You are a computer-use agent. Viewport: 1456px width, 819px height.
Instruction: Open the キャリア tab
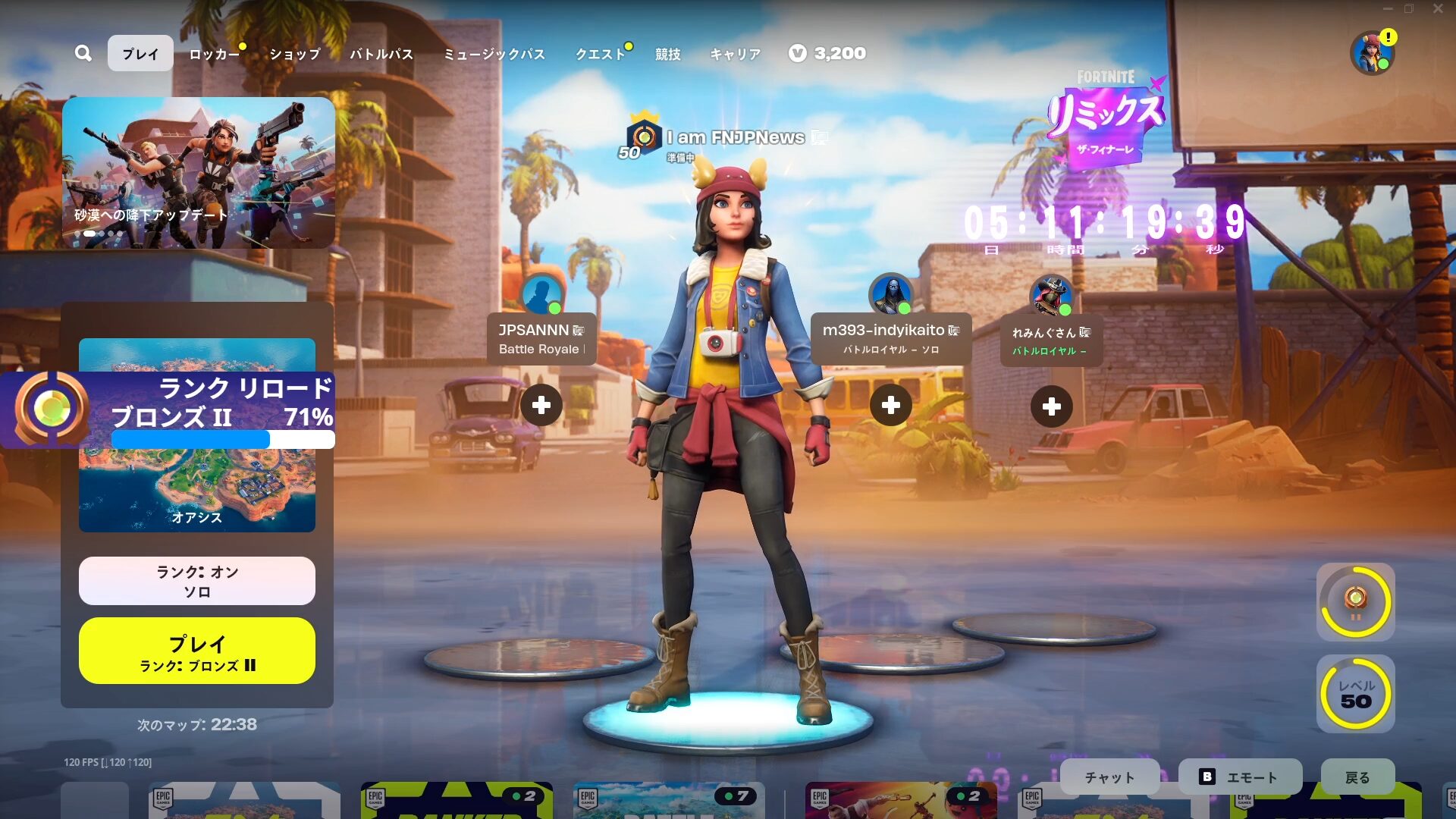pos(735,54)
